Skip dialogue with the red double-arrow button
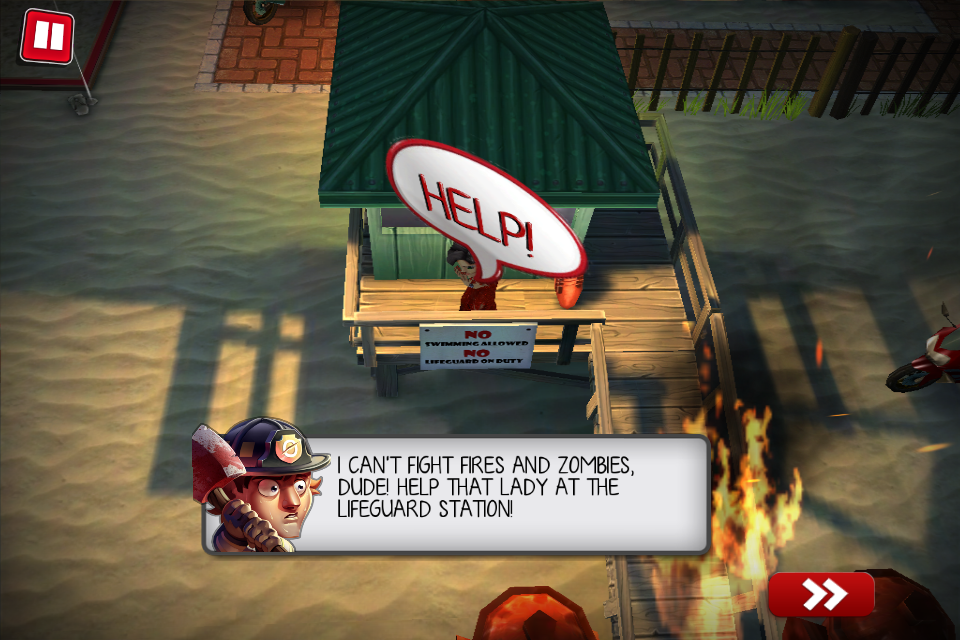Viewport: 960px width, 640px height. [x=821, y=594]
